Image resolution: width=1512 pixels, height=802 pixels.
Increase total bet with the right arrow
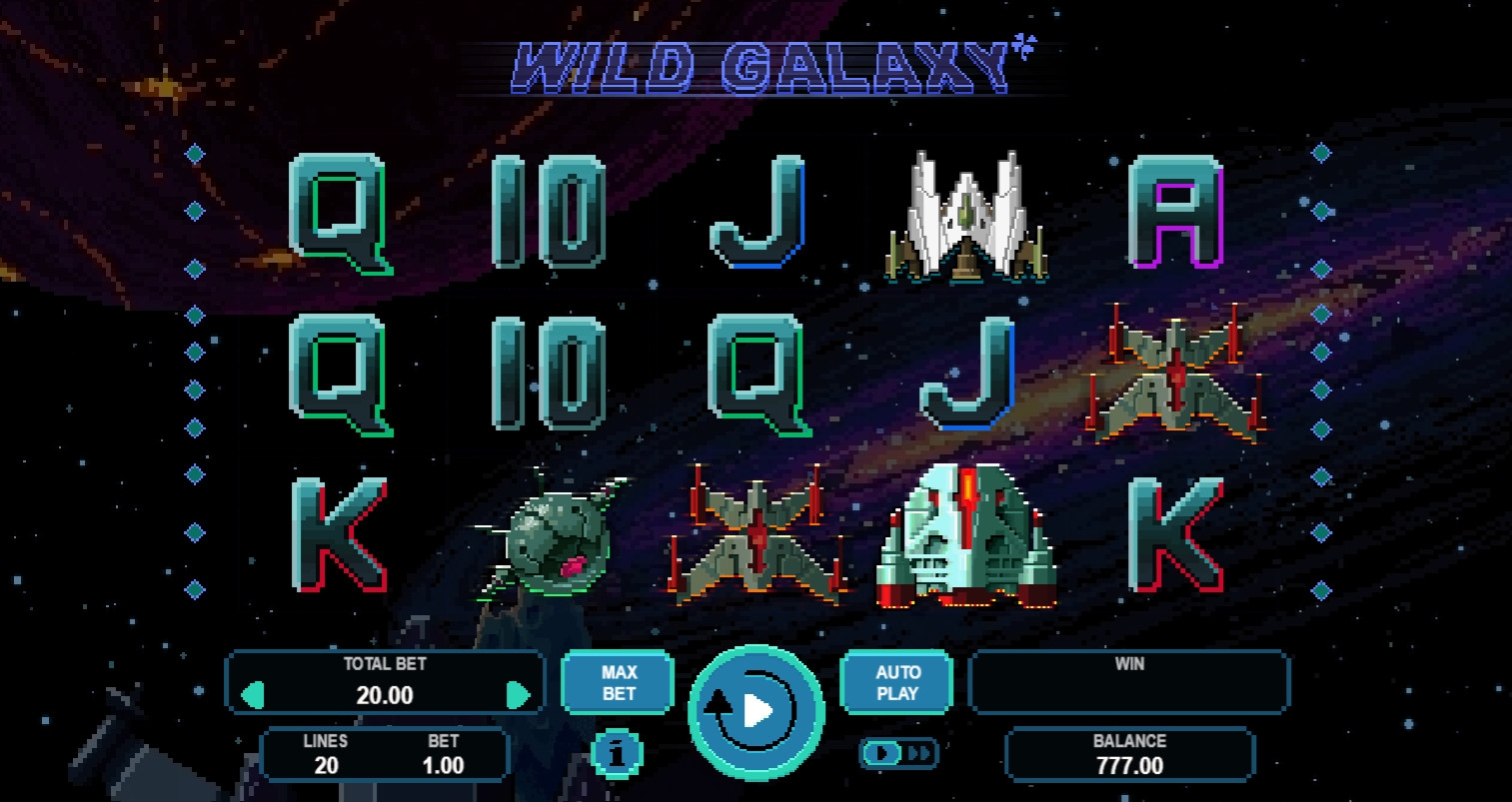tap(518, 694)
